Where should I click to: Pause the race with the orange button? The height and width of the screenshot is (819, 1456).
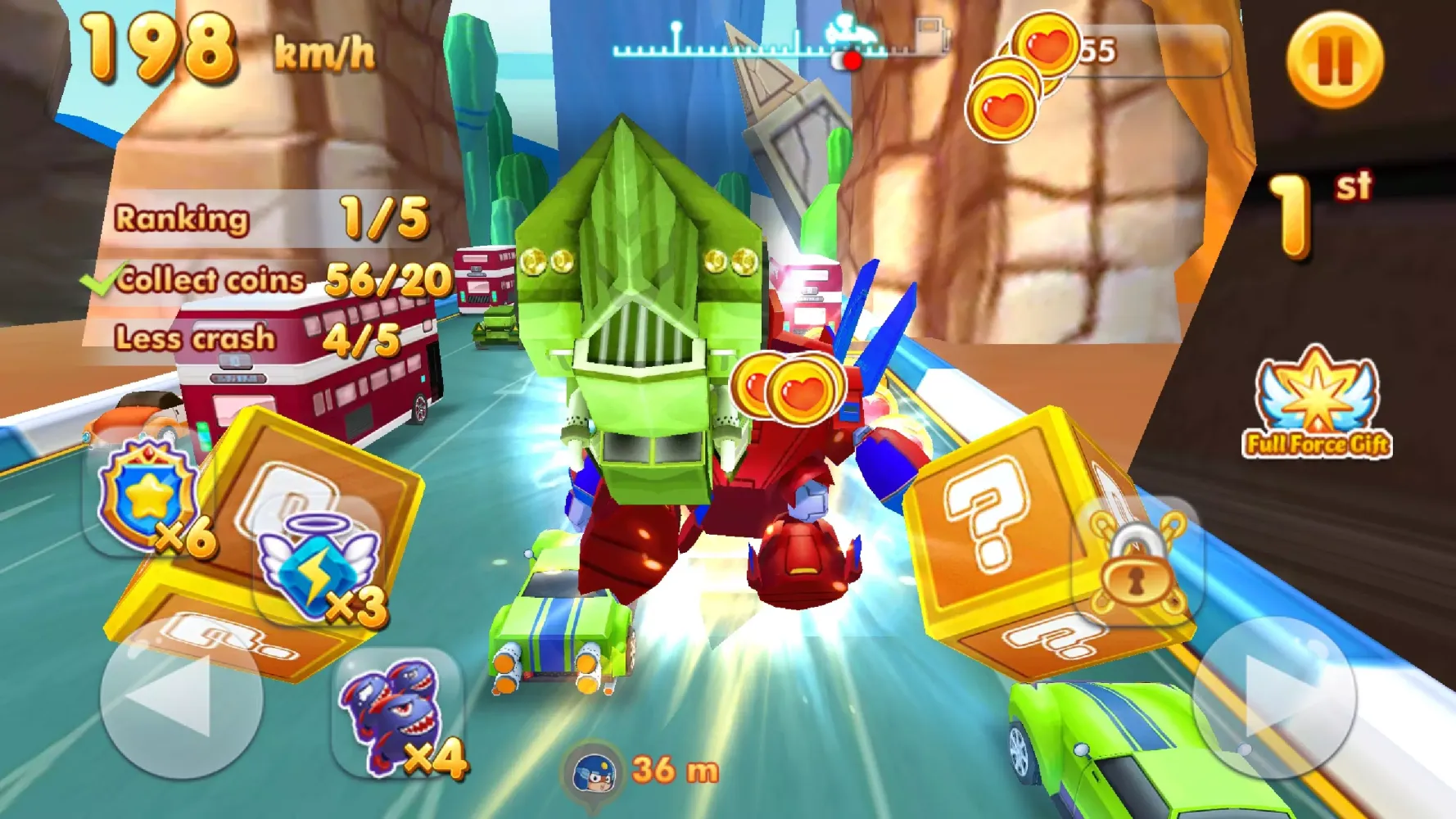pyautogui.click(x=1334, y=60)
